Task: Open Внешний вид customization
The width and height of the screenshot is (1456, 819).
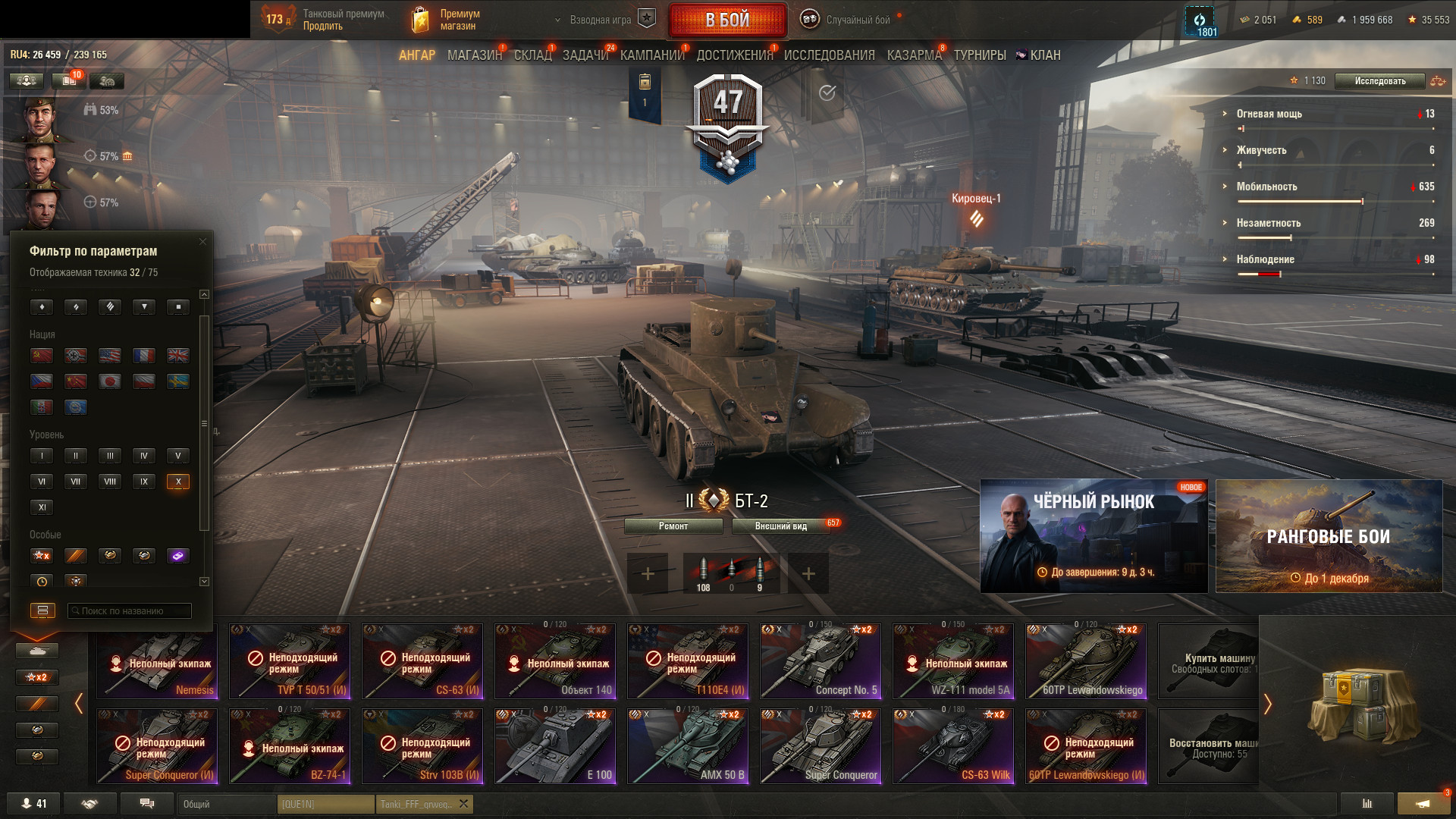Action: tap(780, 526)
